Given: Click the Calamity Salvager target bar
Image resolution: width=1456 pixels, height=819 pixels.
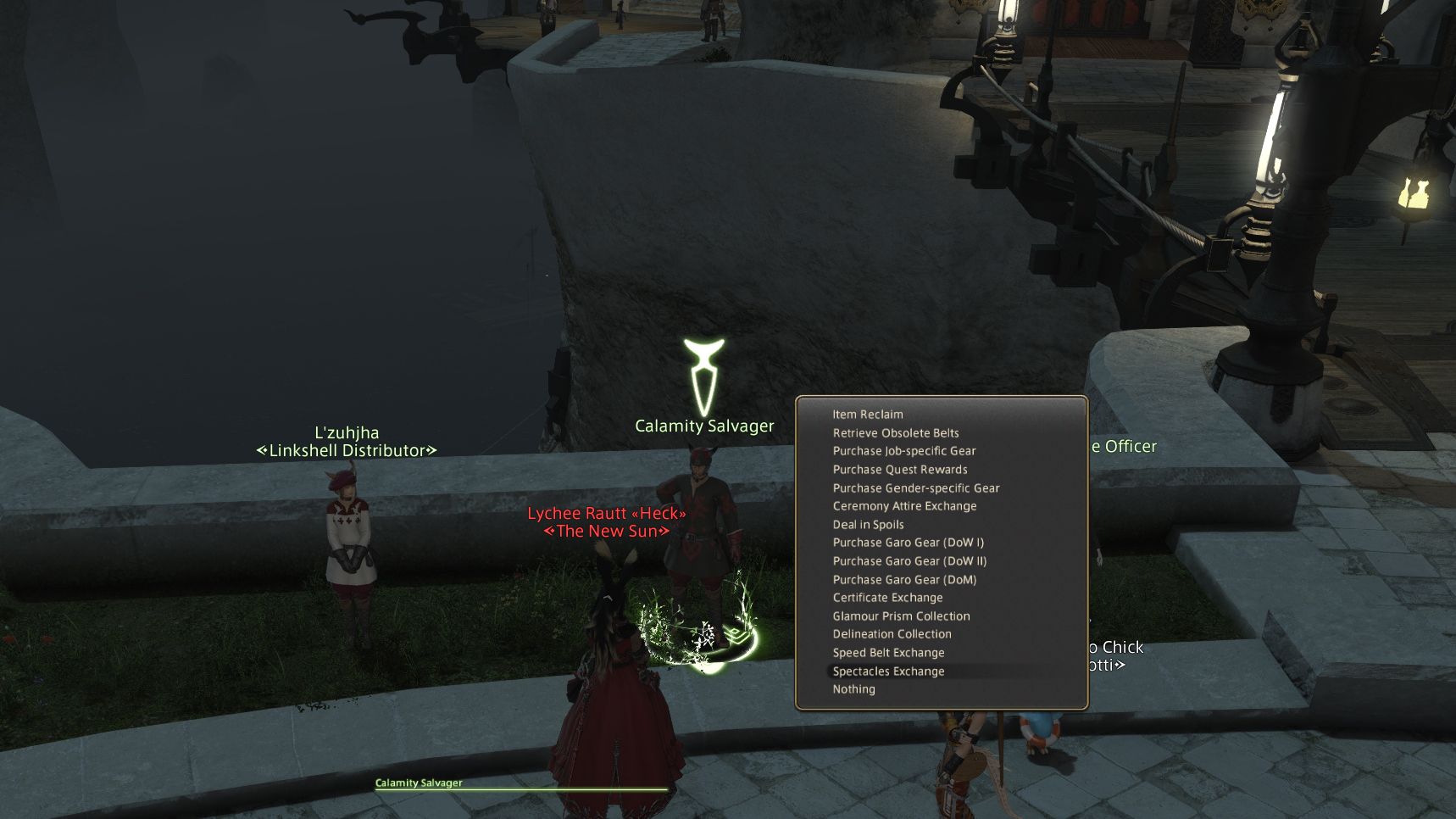Looking at the screenshot, I should (x=419, y=783).
